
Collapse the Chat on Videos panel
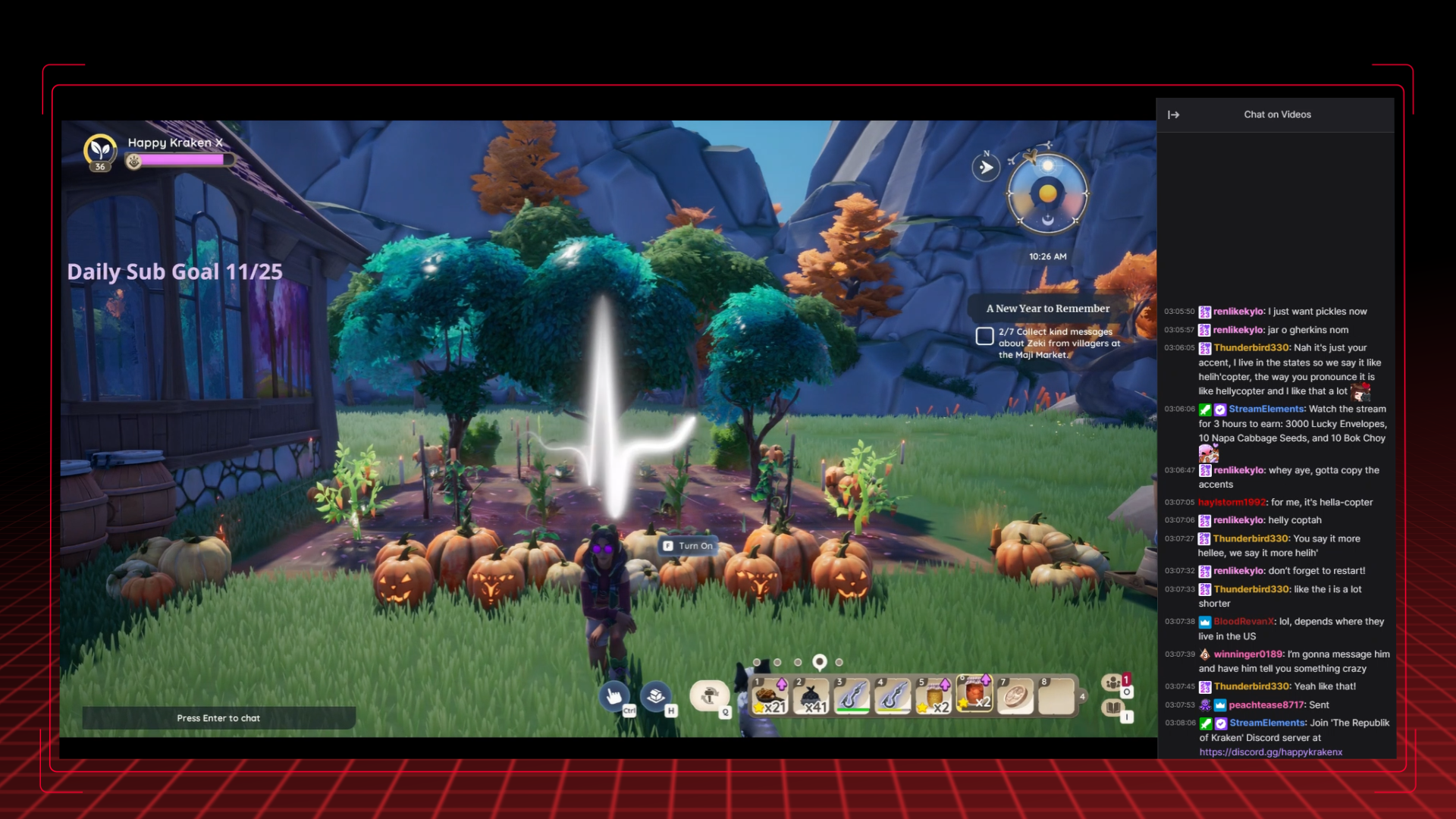pos(1174,115)
